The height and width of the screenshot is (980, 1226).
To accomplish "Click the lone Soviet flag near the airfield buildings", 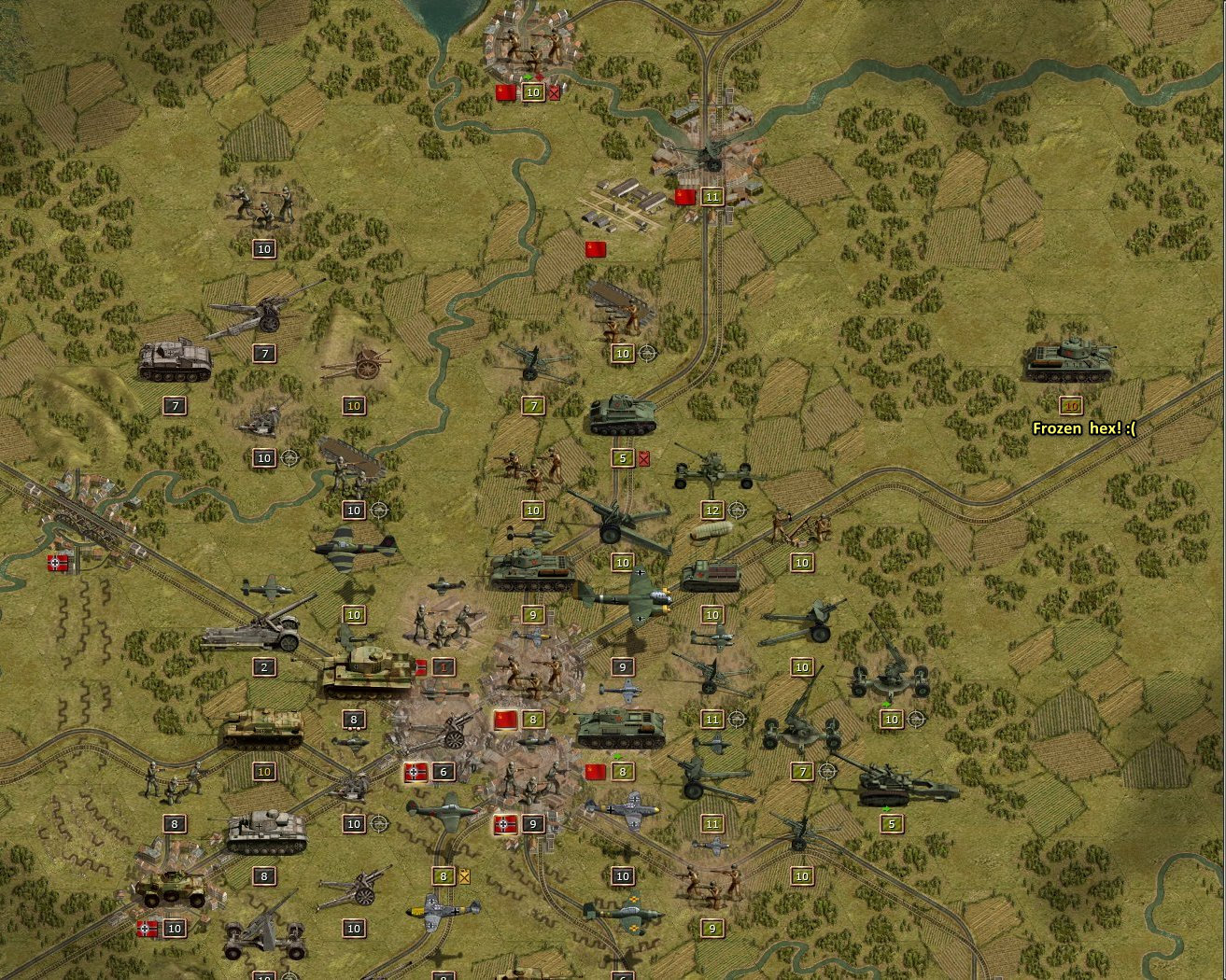I will pos(597,249).
